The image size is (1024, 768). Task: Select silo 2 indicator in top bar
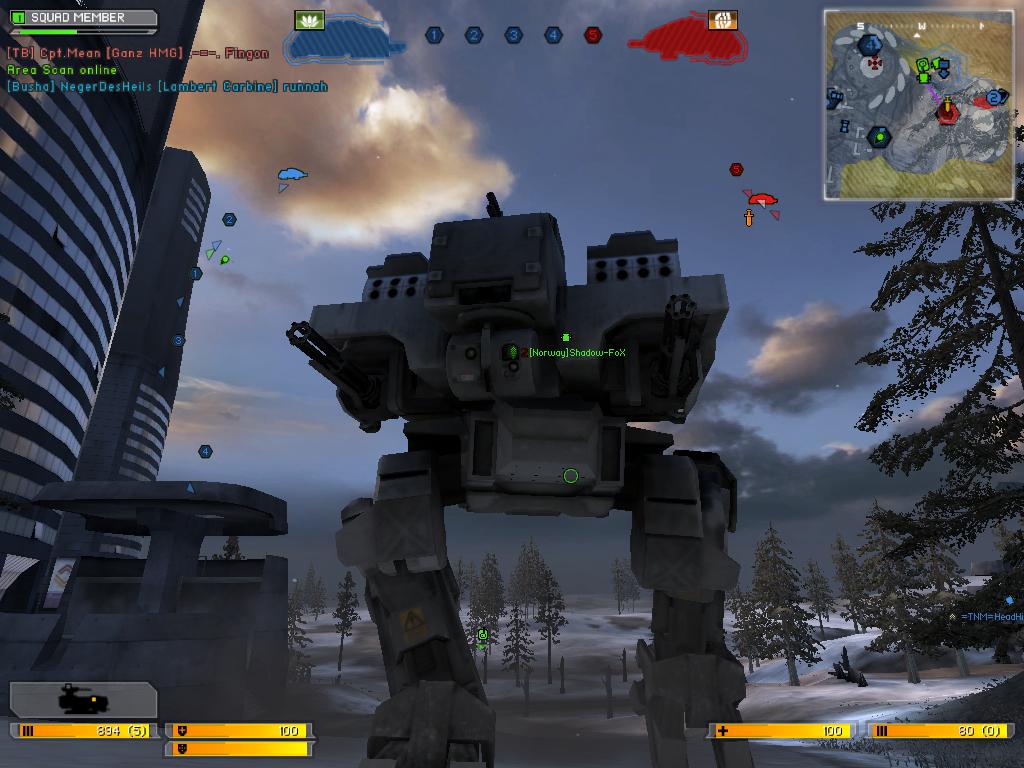pos(474,35)
